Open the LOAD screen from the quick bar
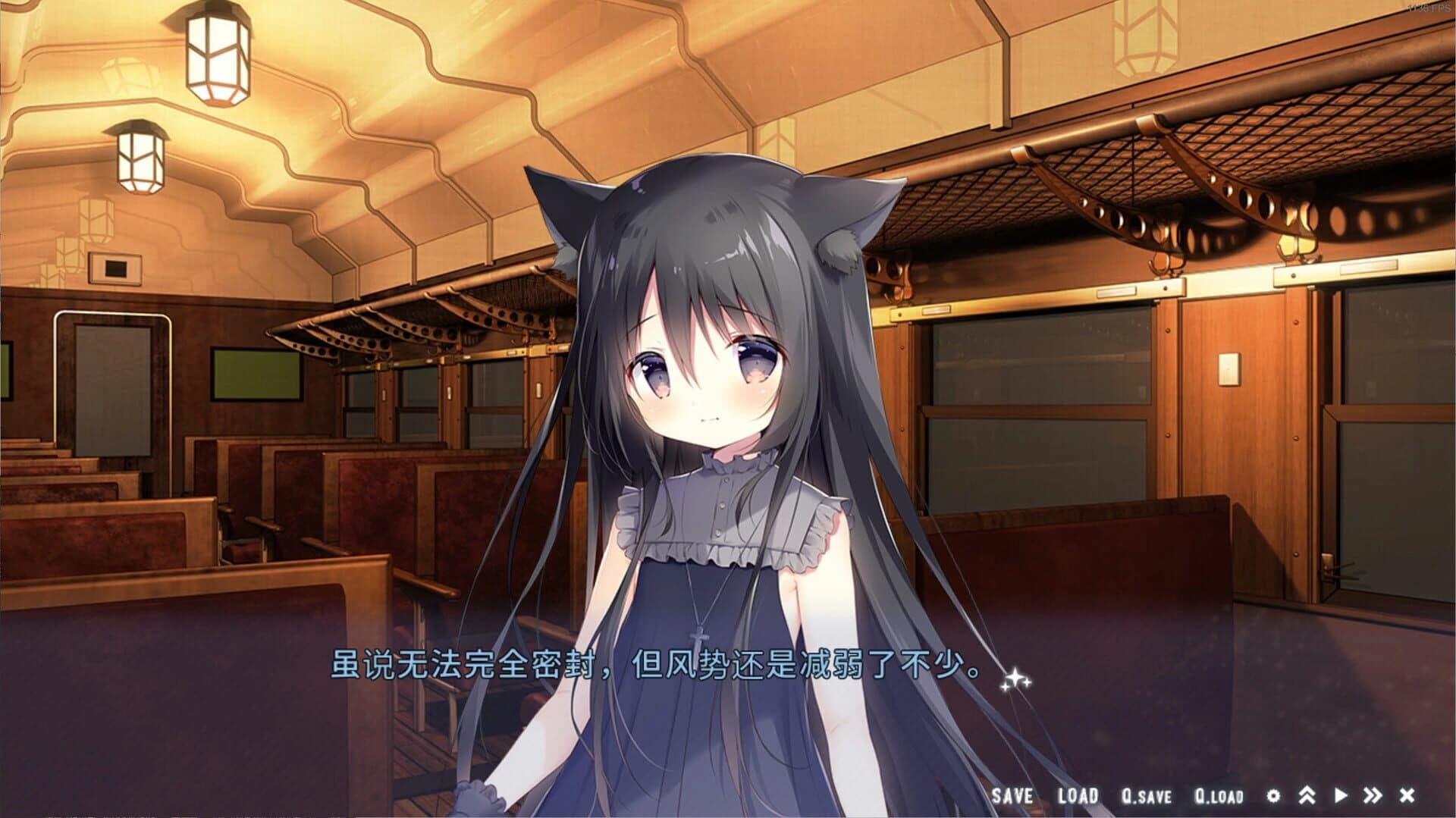 (1080, 795)
